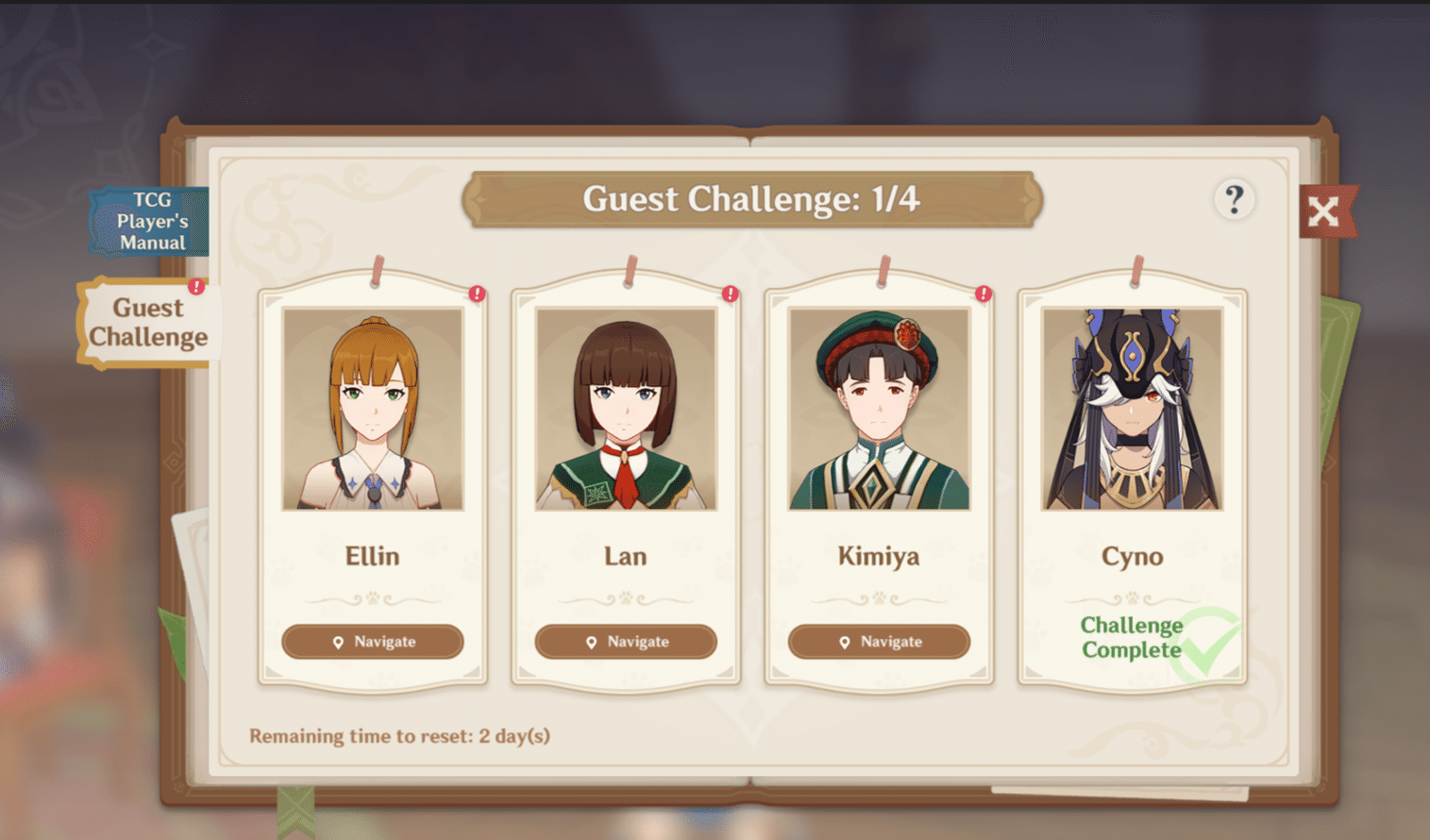Click the Guest Challenge 1/4 title banner

752,199
